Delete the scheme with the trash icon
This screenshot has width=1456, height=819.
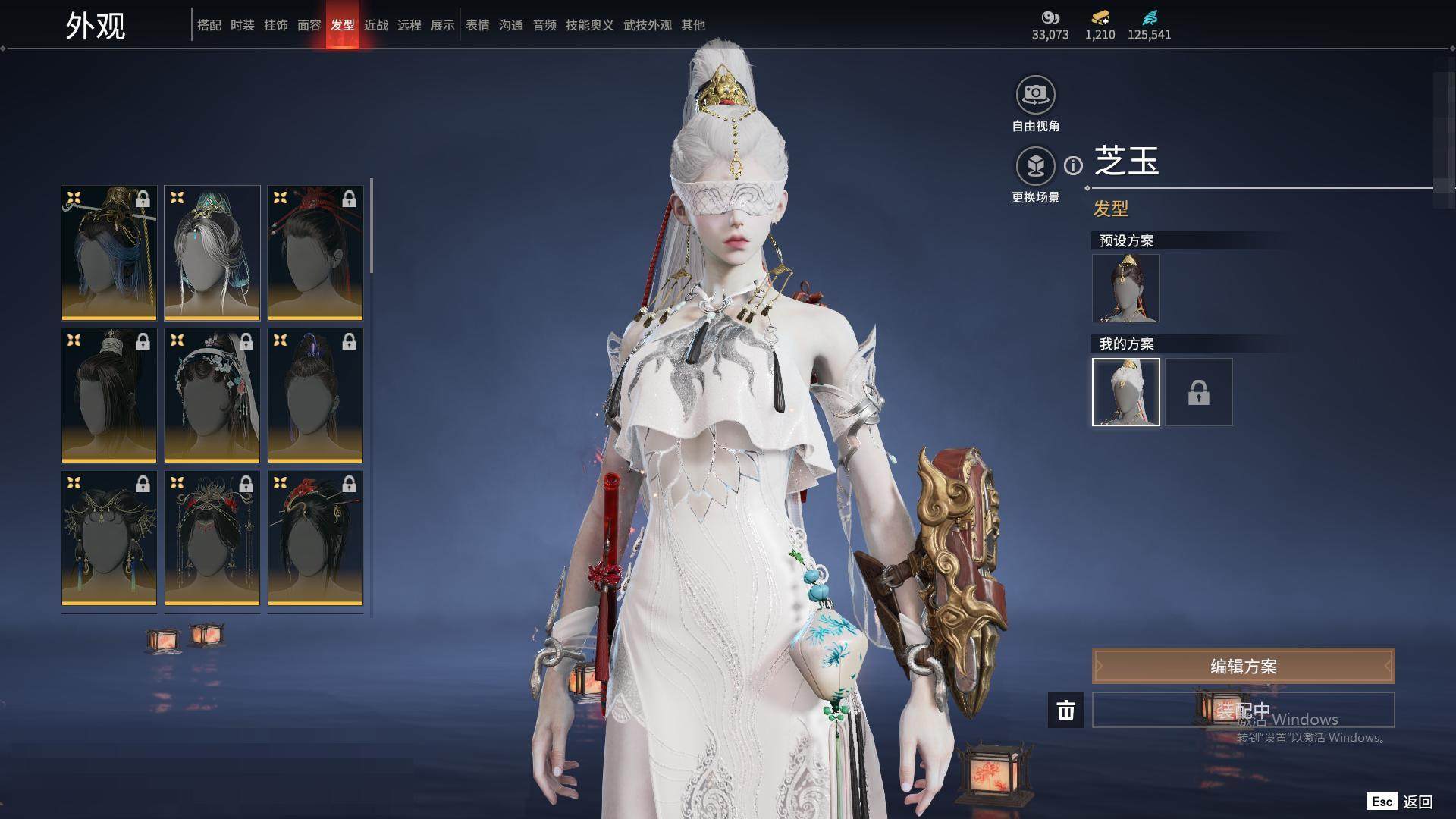pos(1066,711)
